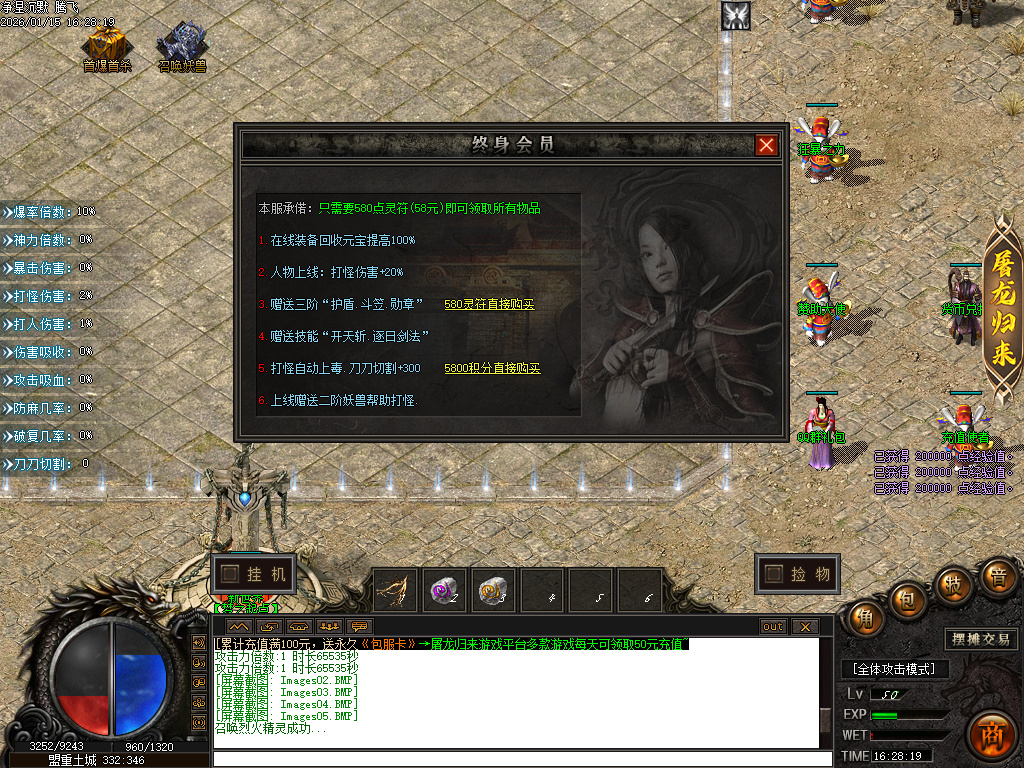Toggle the 挂机 auto-battle checkbox
Screen dimensions: 1024x768
tap(231, 574)
